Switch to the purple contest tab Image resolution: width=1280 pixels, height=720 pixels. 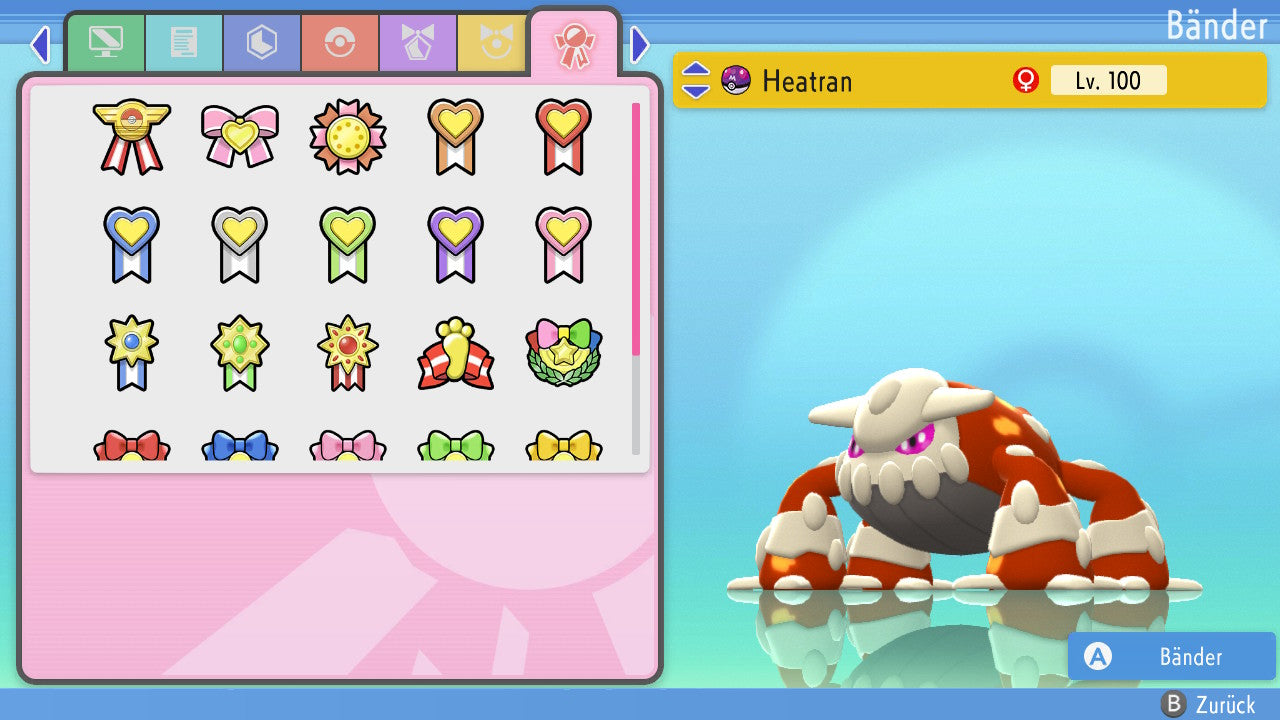tap(418, 43)
